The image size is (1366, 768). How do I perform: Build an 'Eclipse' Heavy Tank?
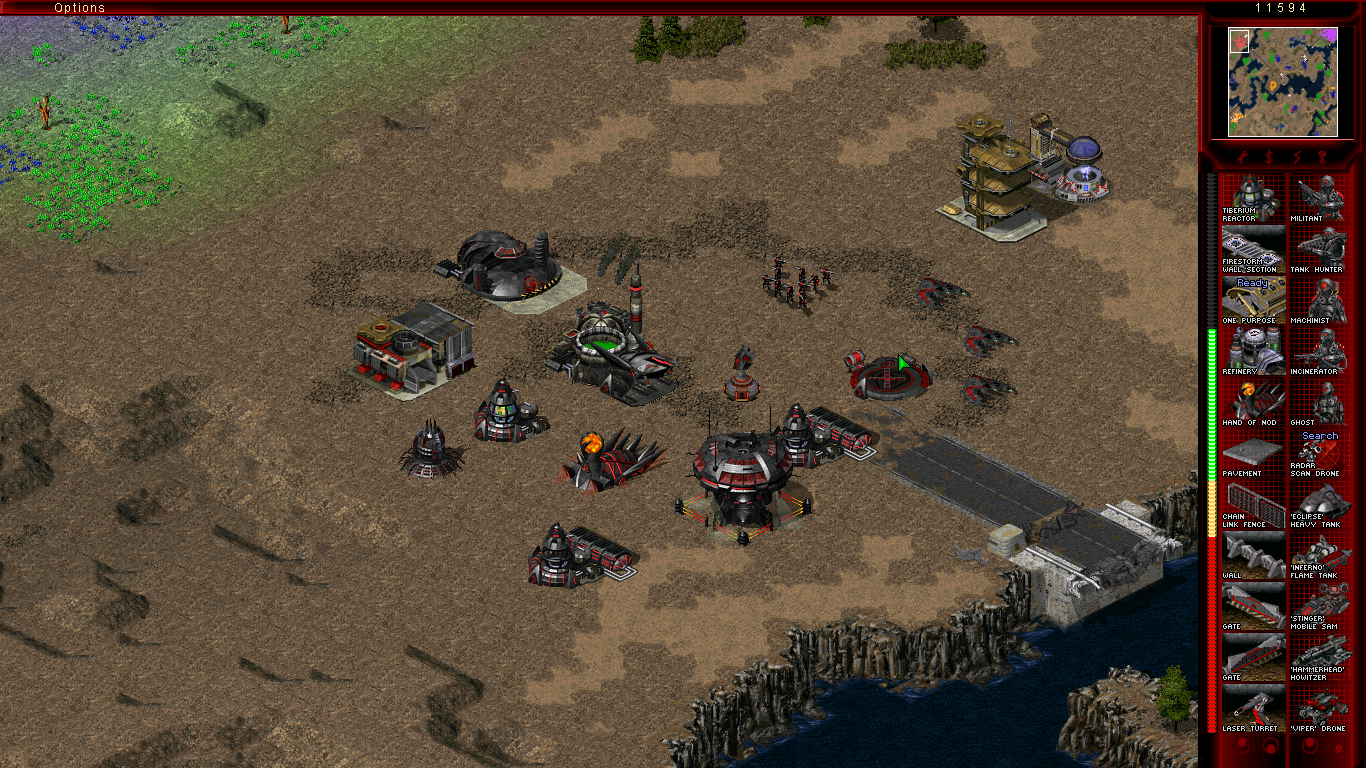[1320, 505]
